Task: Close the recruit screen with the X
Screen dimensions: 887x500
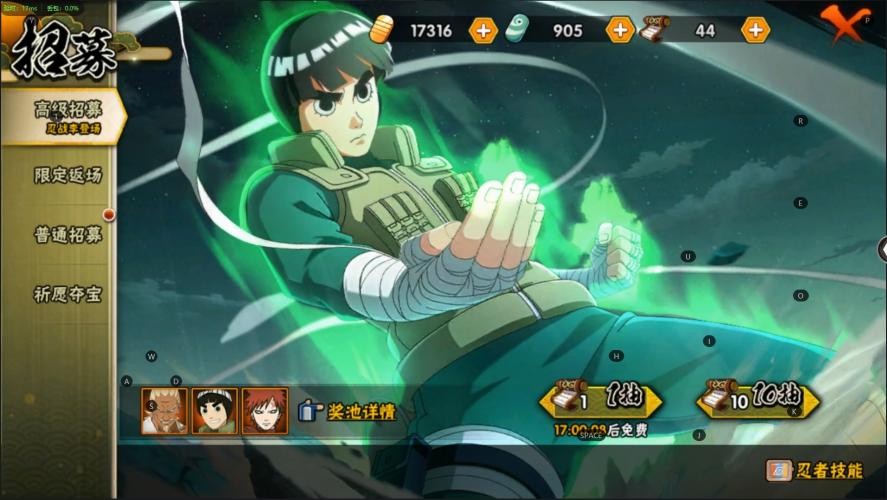Action: [842, 24]
